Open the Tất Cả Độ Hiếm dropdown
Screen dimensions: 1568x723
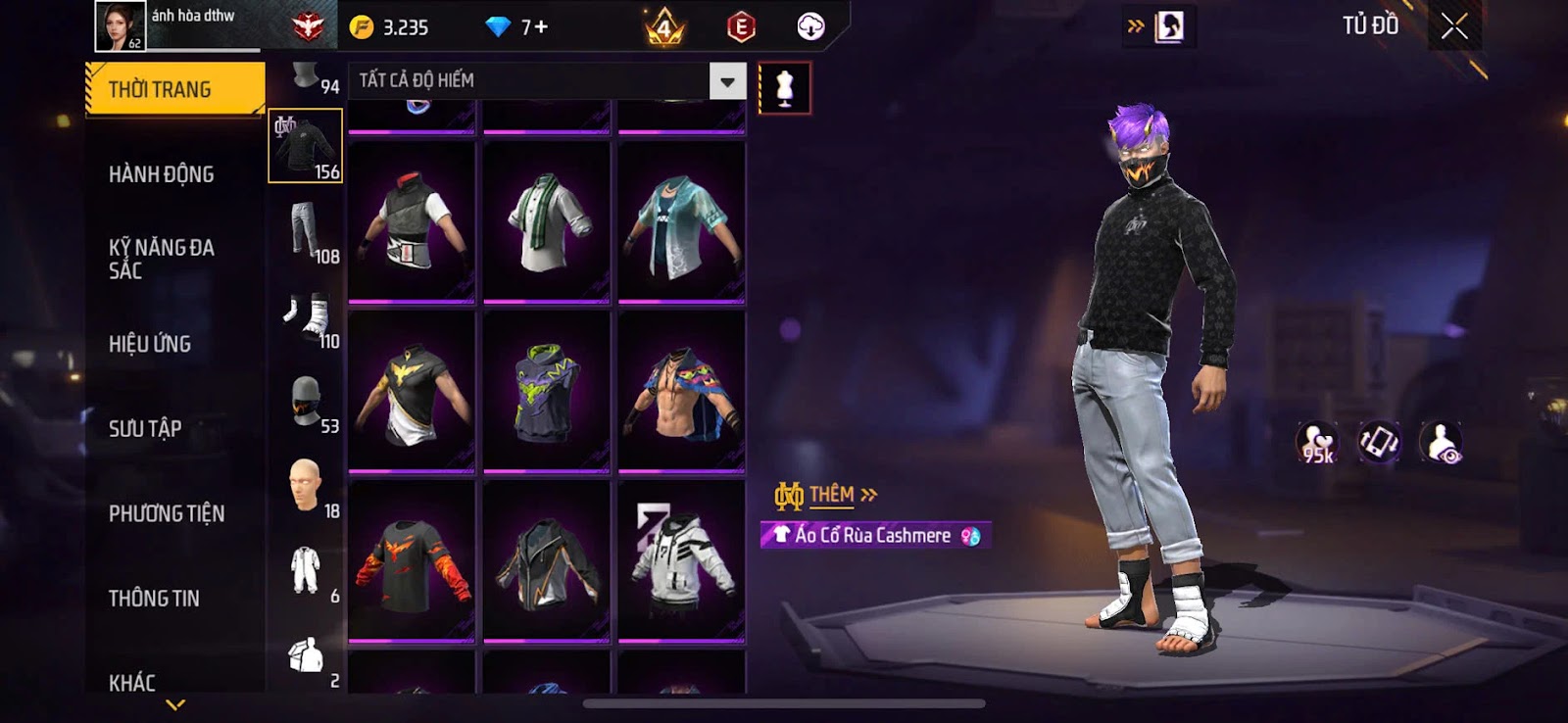(727, 81)
